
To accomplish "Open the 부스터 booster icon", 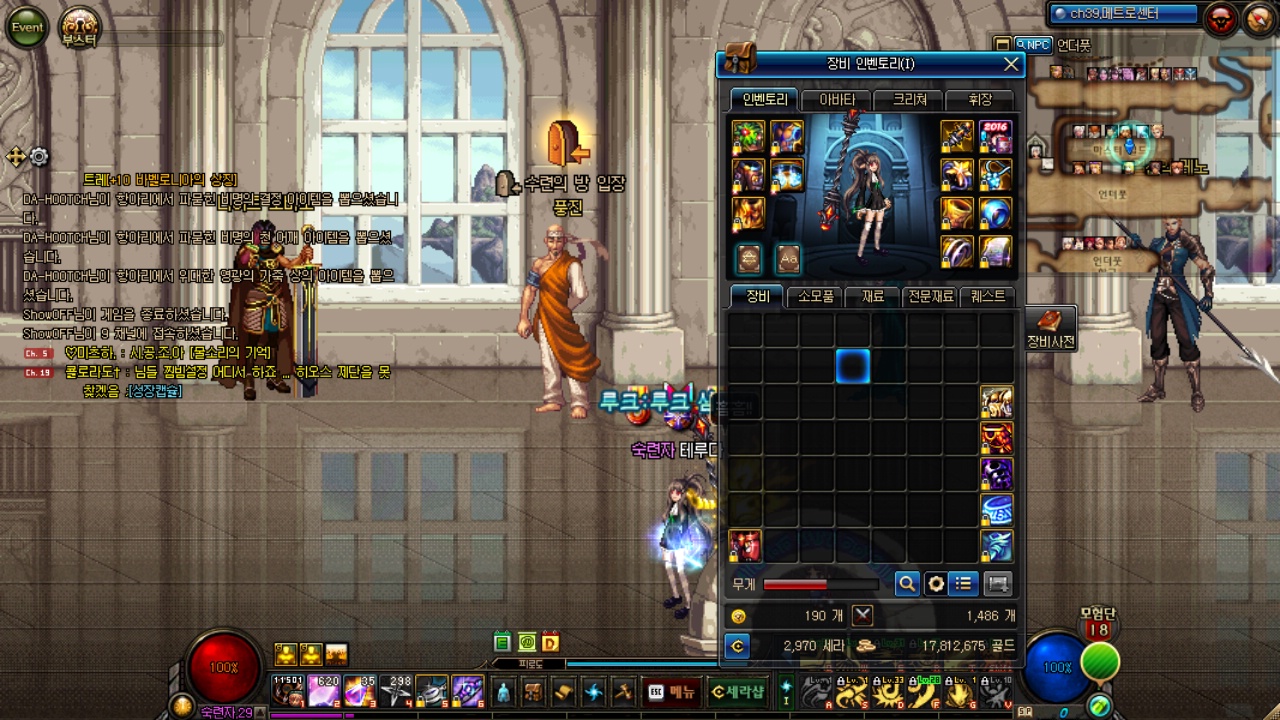I will coord(79,28).
